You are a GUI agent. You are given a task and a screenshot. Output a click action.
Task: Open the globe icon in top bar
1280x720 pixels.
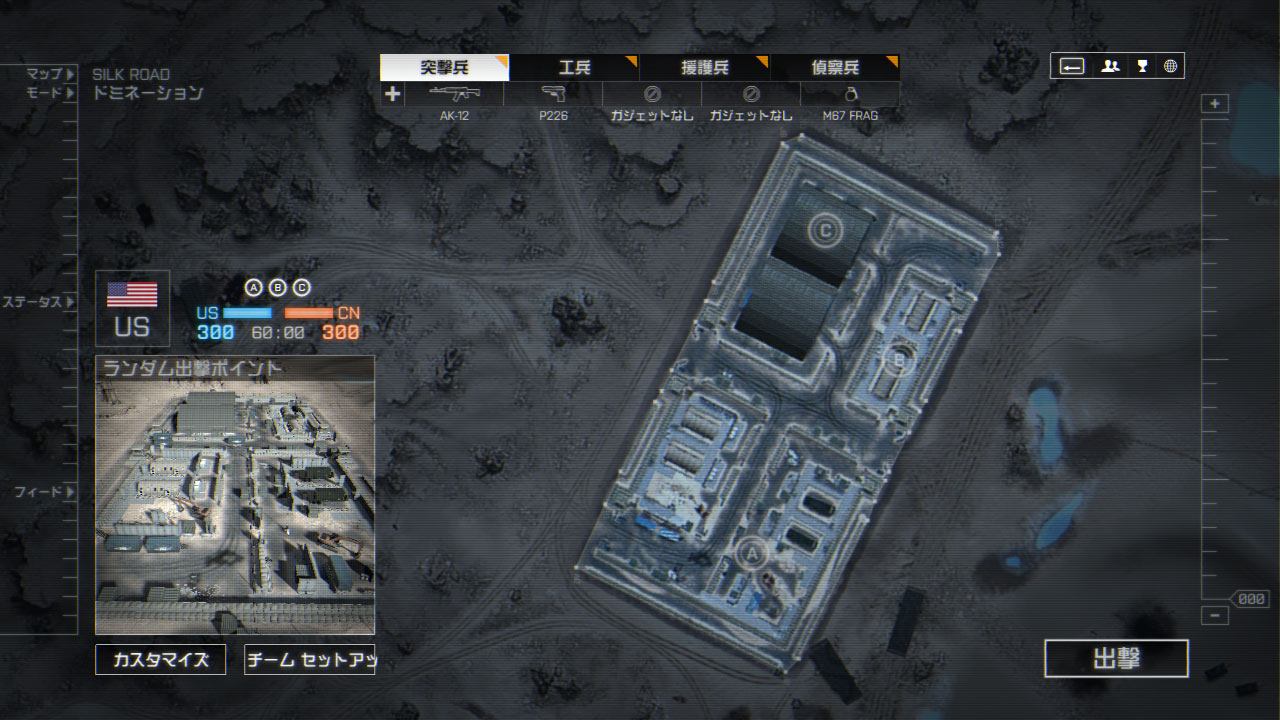(x=1170, y=66)
